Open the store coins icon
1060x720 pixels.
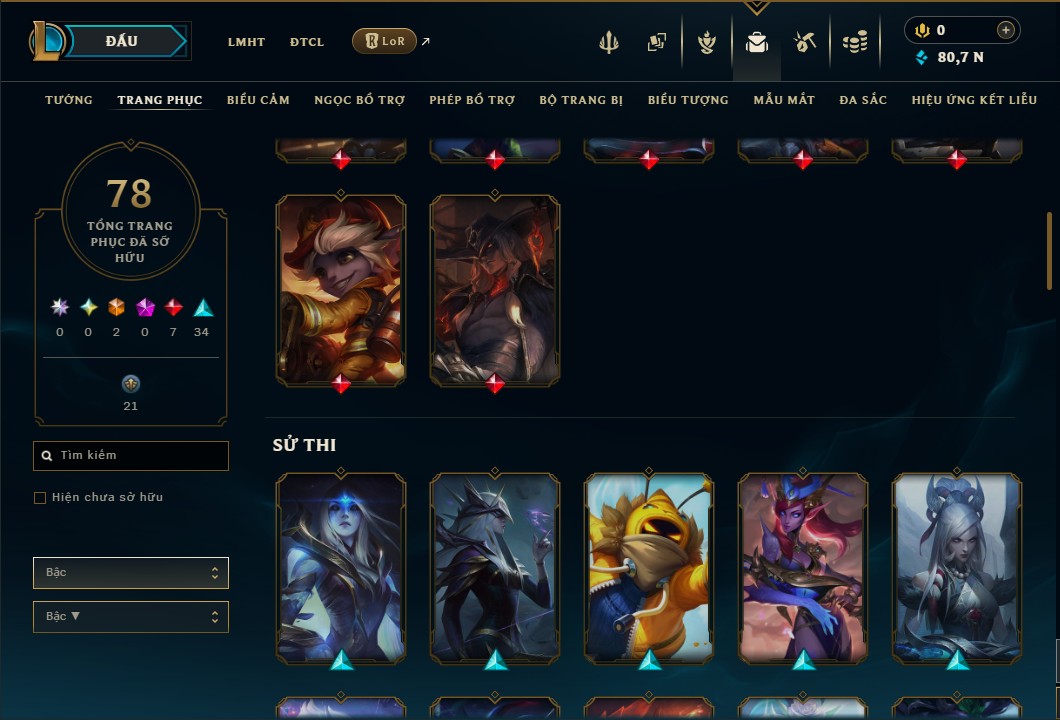pos(854,42)
